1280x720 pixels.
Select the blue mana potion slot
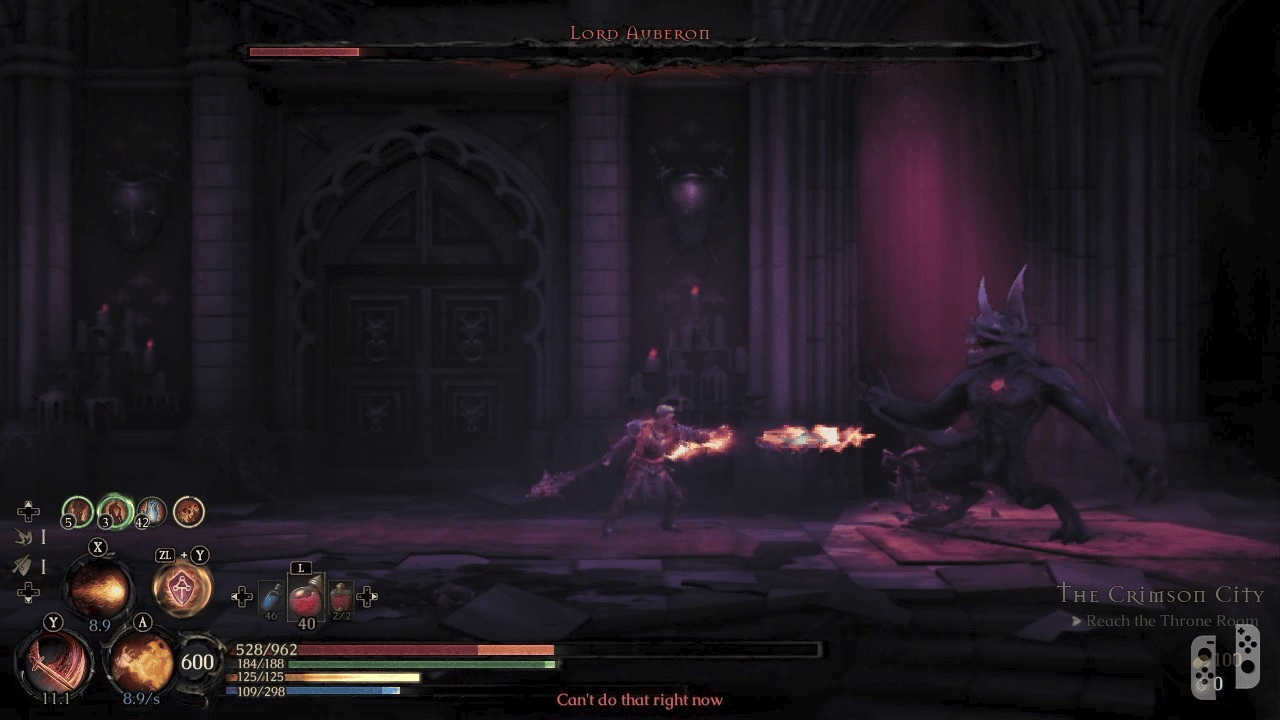coord(271,598)
